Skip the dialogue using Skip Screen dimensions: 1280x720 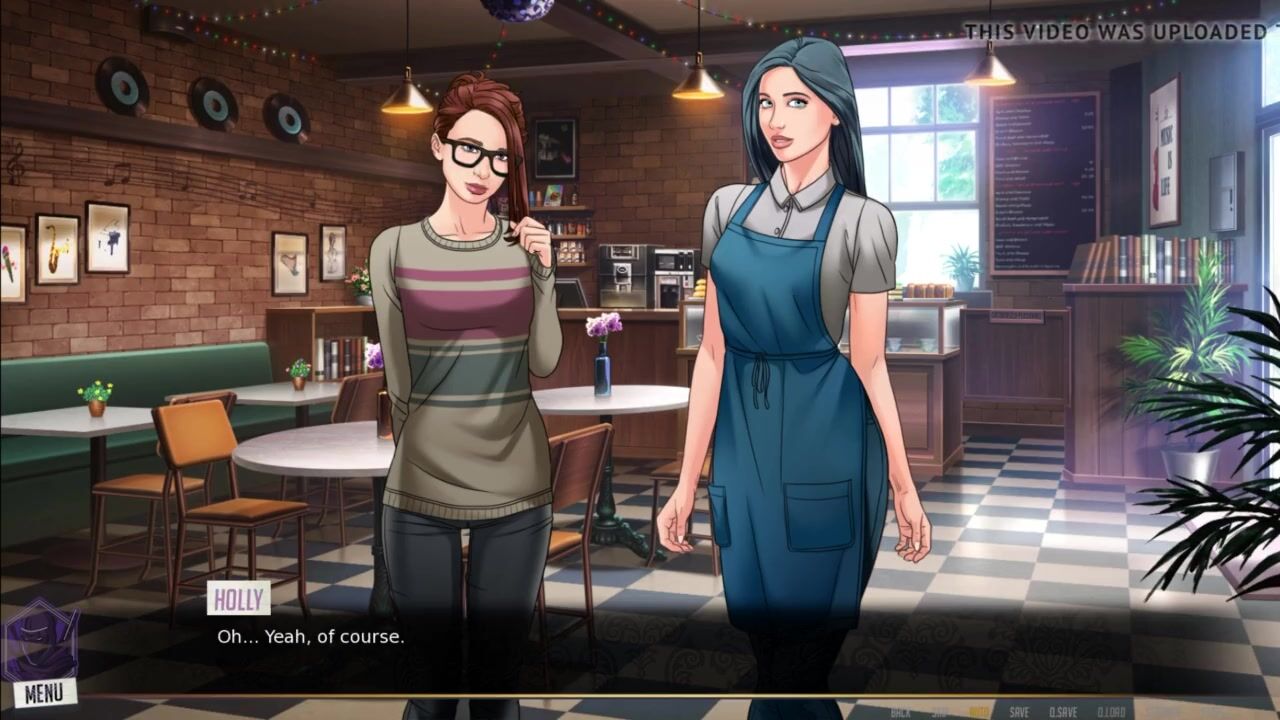(939, 712)
